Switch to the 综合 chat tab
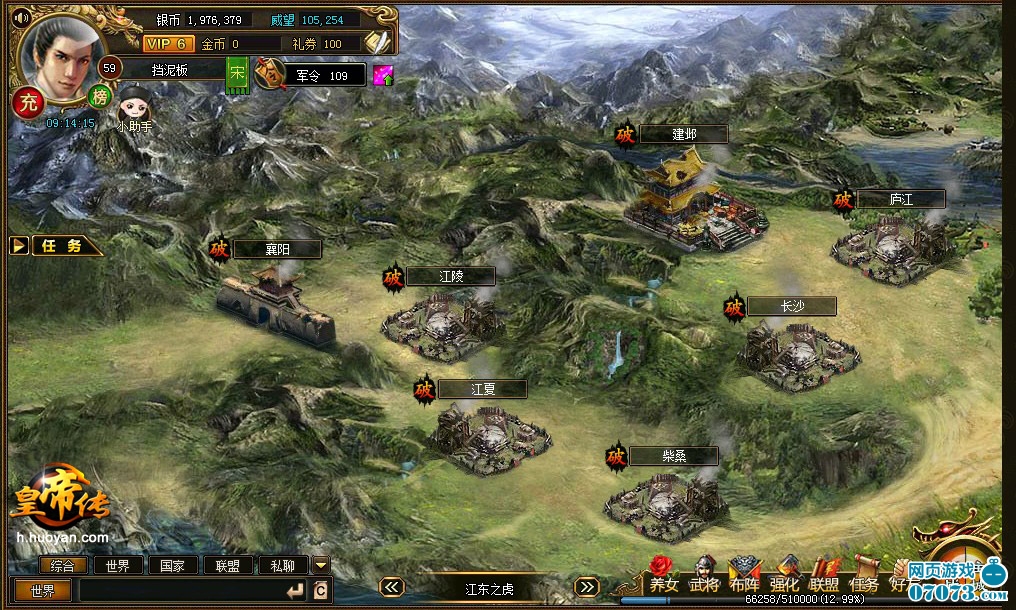Screen dimensions: 1016x610 click(x=62, y=565)
